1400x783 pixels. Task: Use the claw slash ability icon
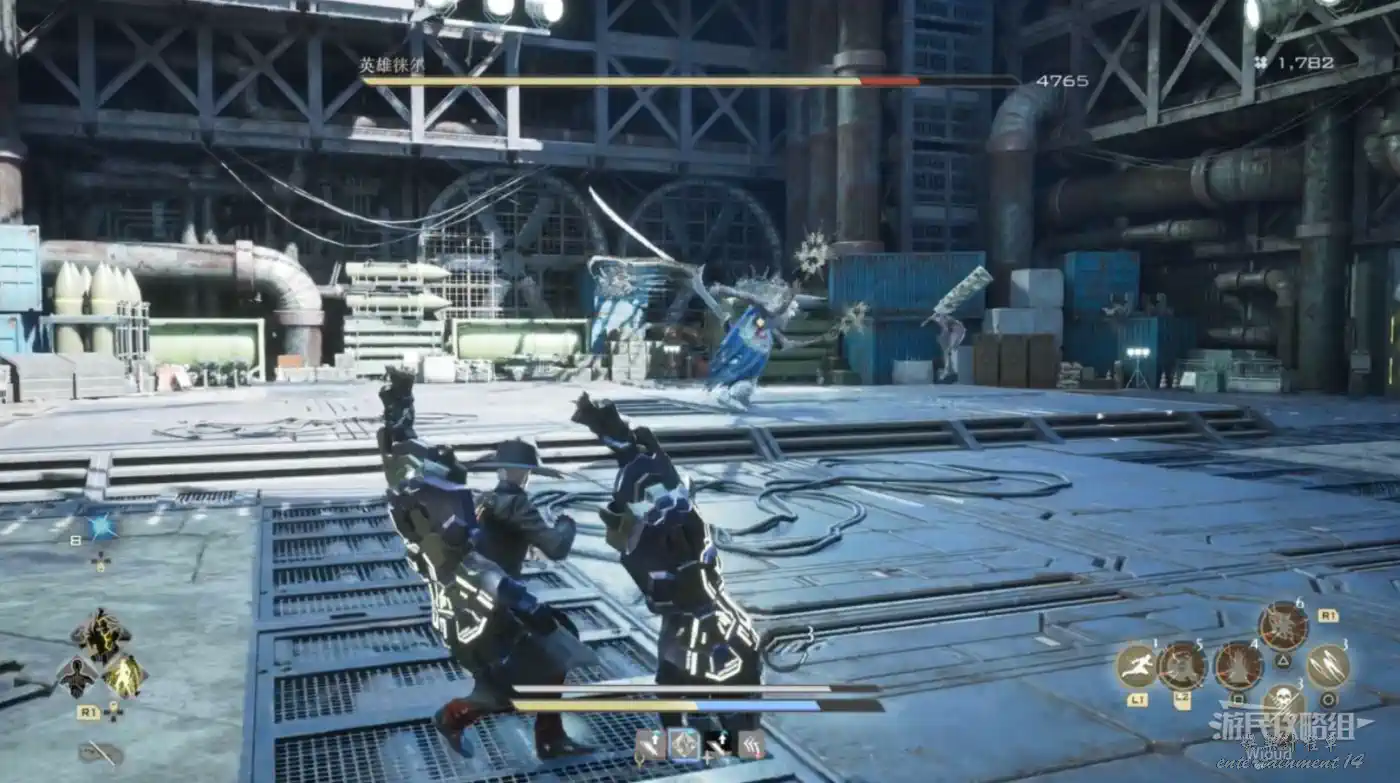click(1327, 665)
